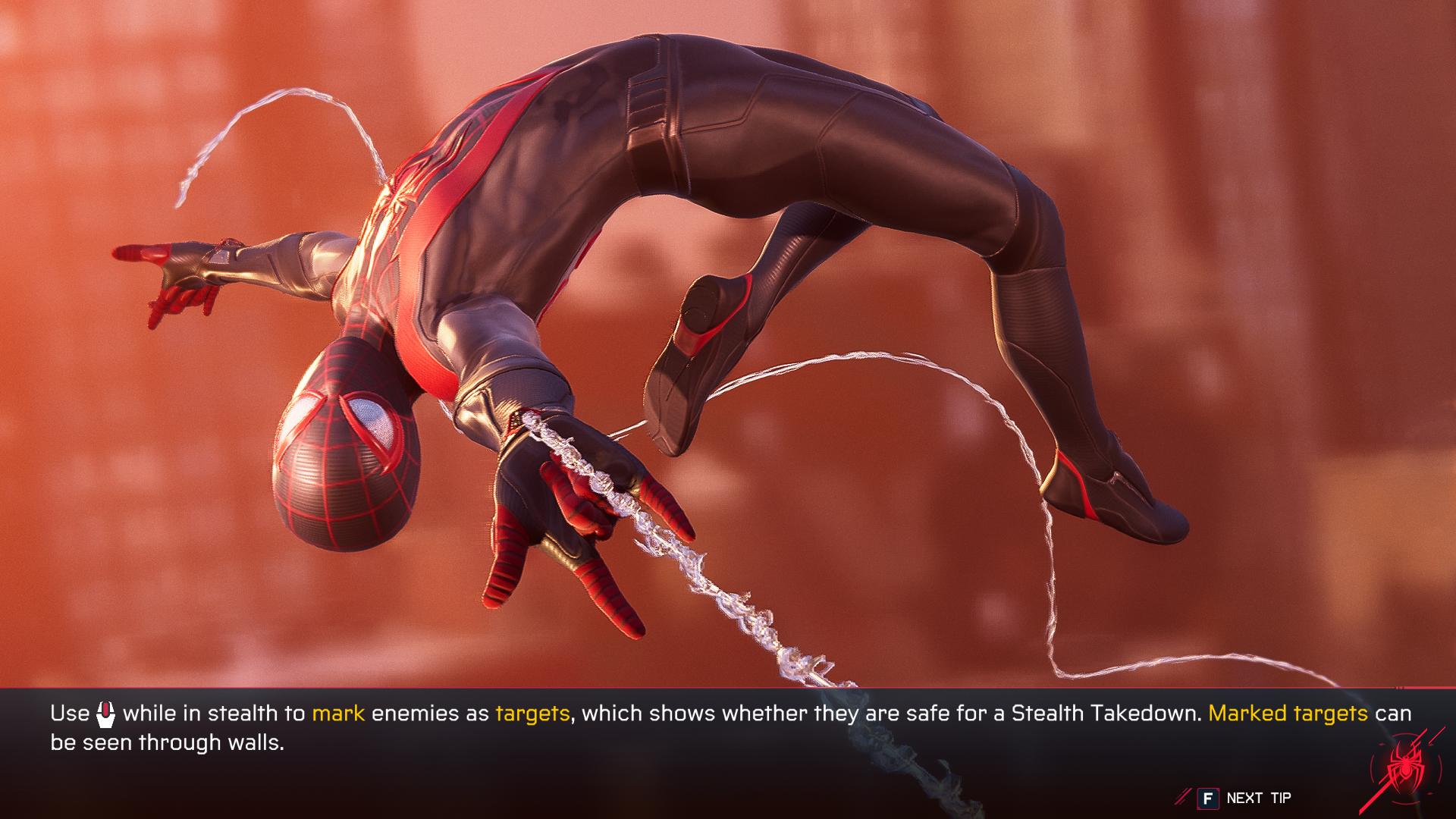Show the next tip
Screen dimensions: 1456x819
click(x=1244, y=798)
